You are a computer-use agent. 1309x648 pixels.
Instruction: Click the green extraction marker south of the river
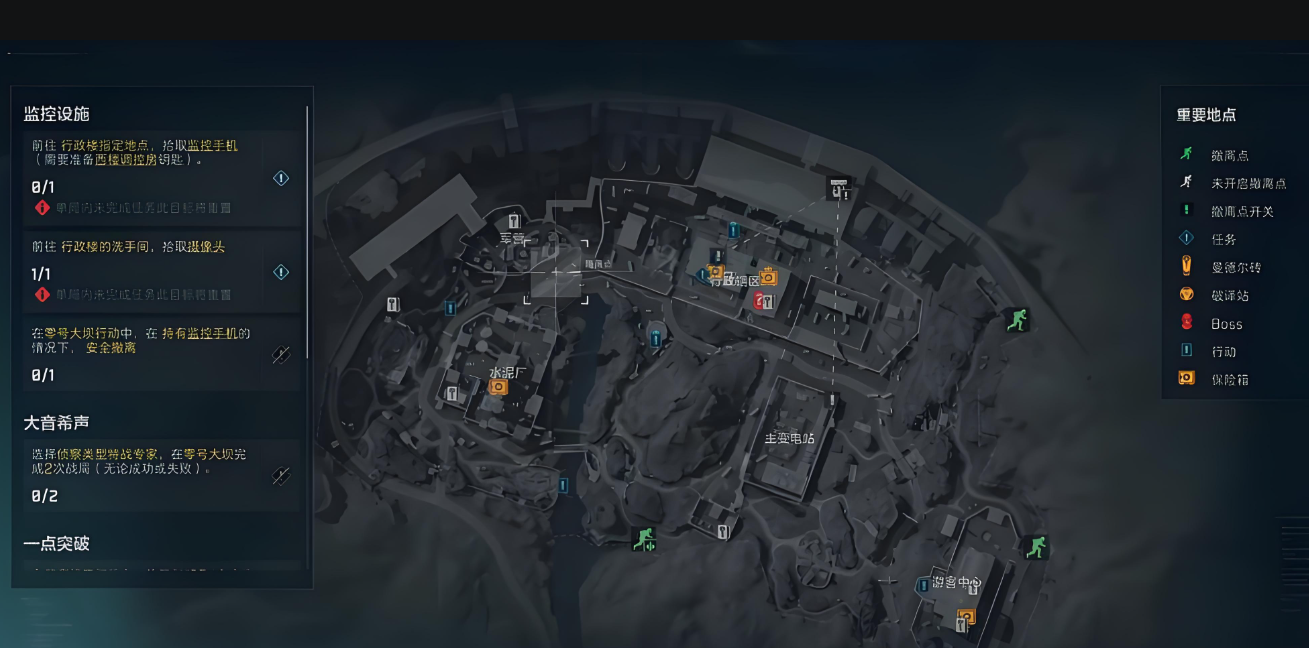tap(643, 540)
